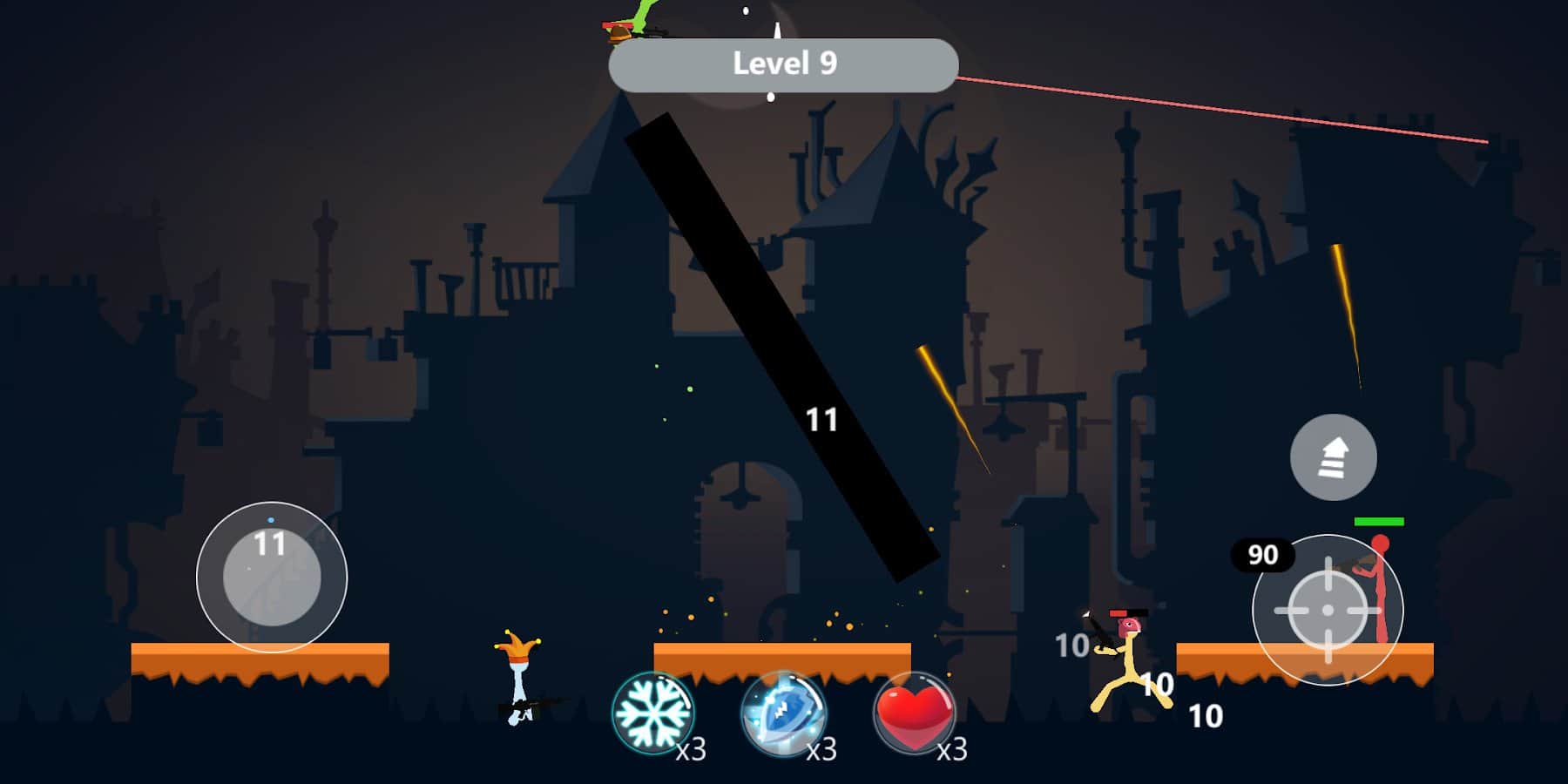Click the Level 9 banner
Screen dimensions: 1568x784
[784, 63]
